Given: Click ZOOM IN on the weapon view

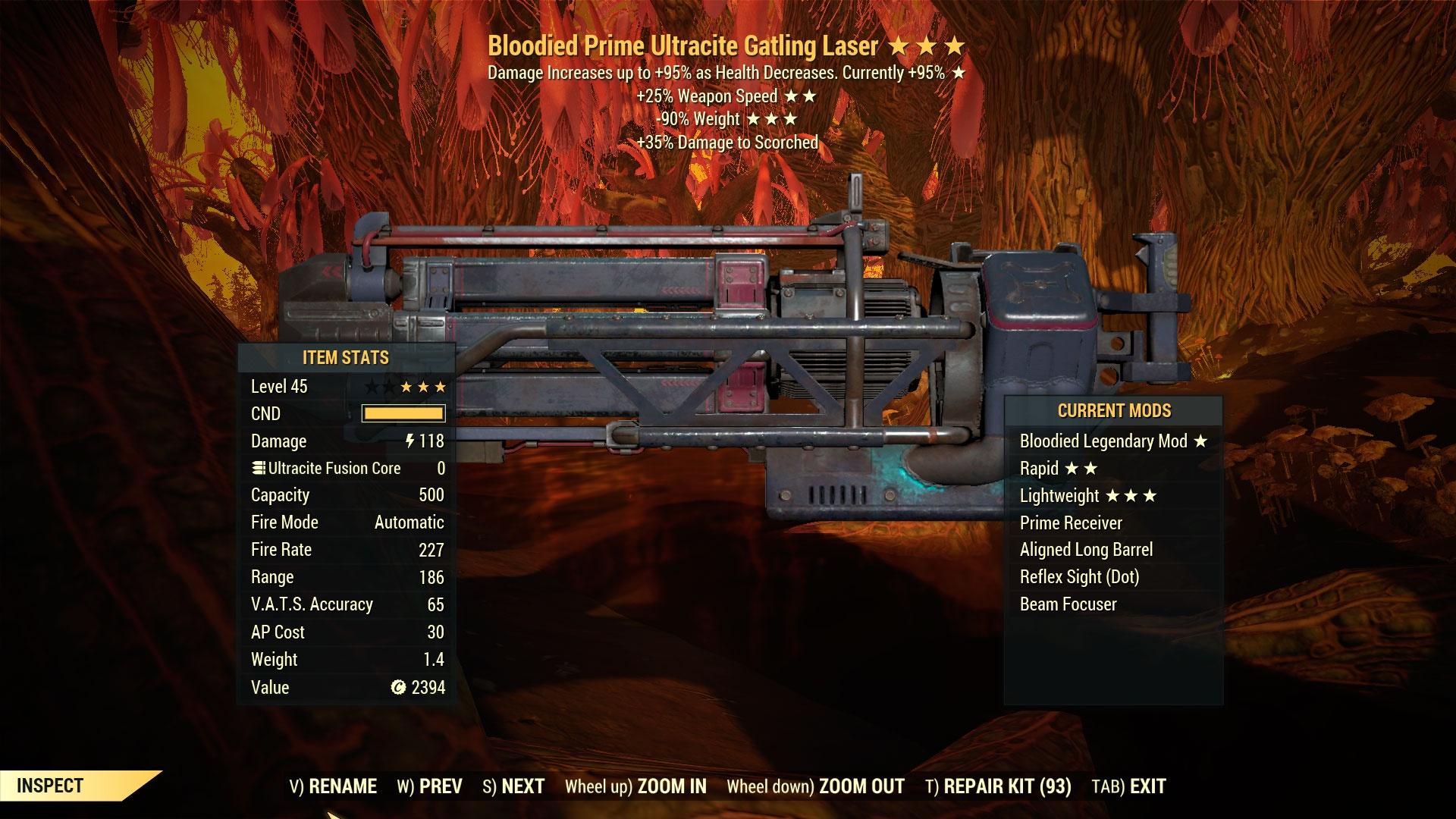Looking at the screenshot, I should point(635,786).
